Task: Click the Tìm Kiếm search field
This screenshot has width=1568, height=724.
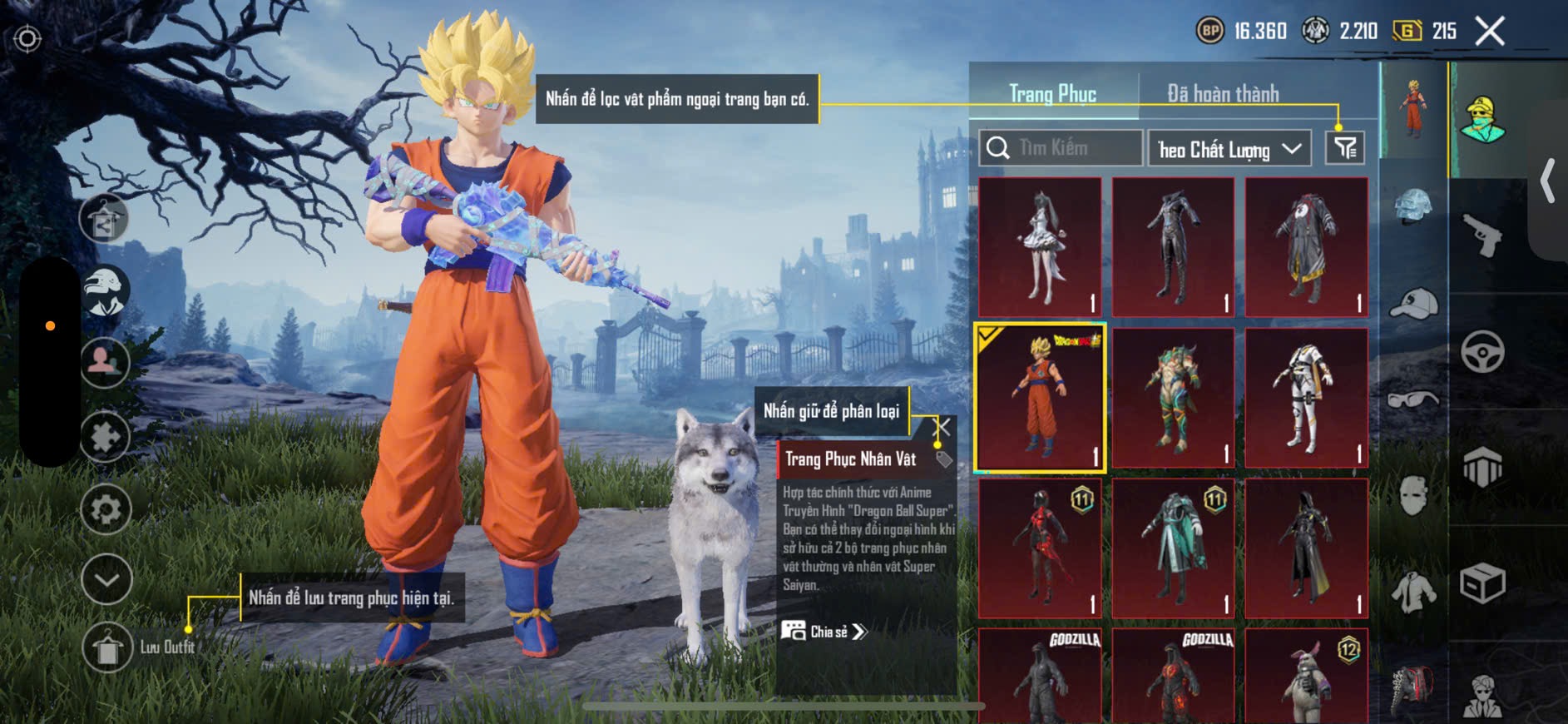Action: [1061, 148]
